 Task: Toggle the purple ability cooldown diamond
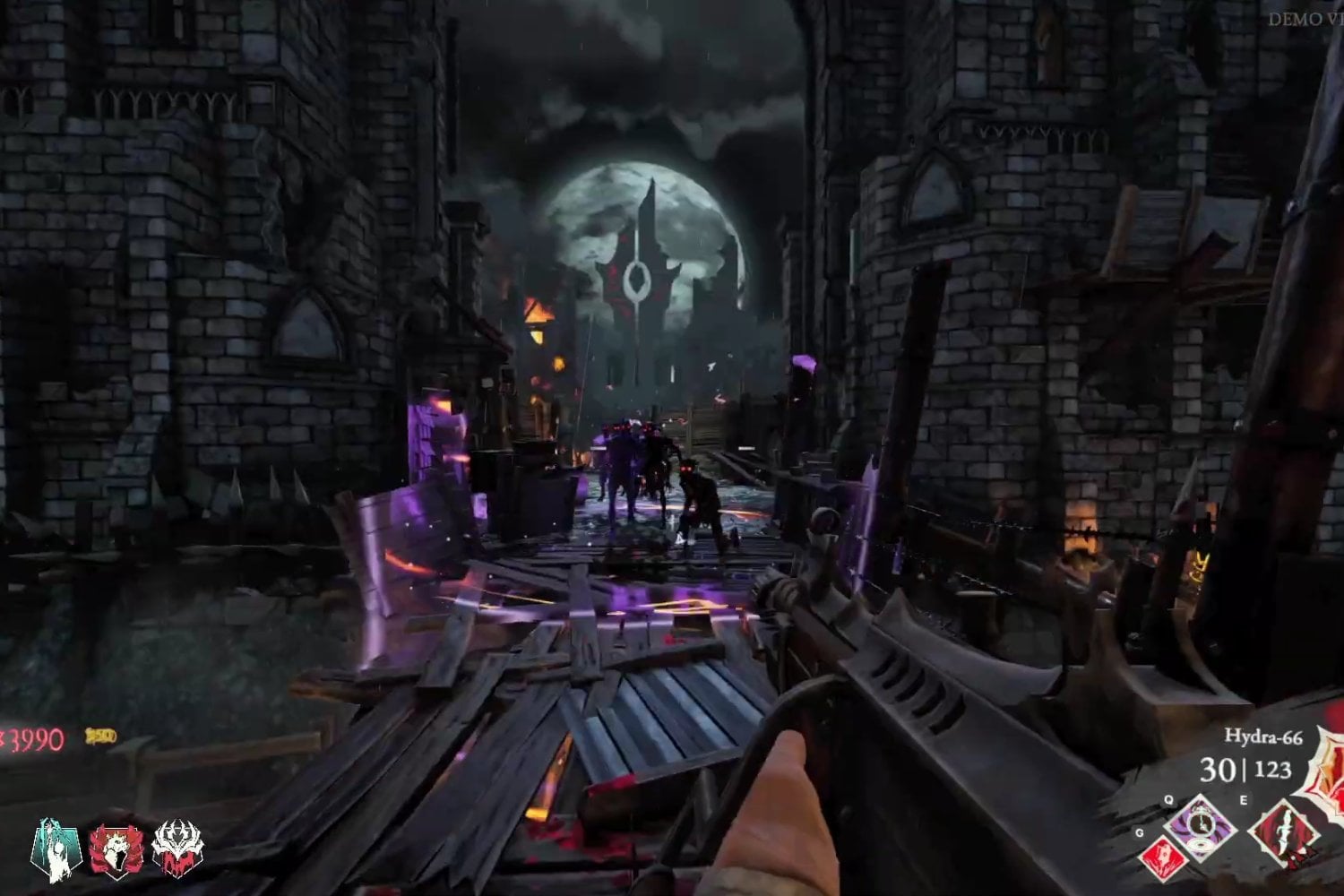coord(1199,826)
